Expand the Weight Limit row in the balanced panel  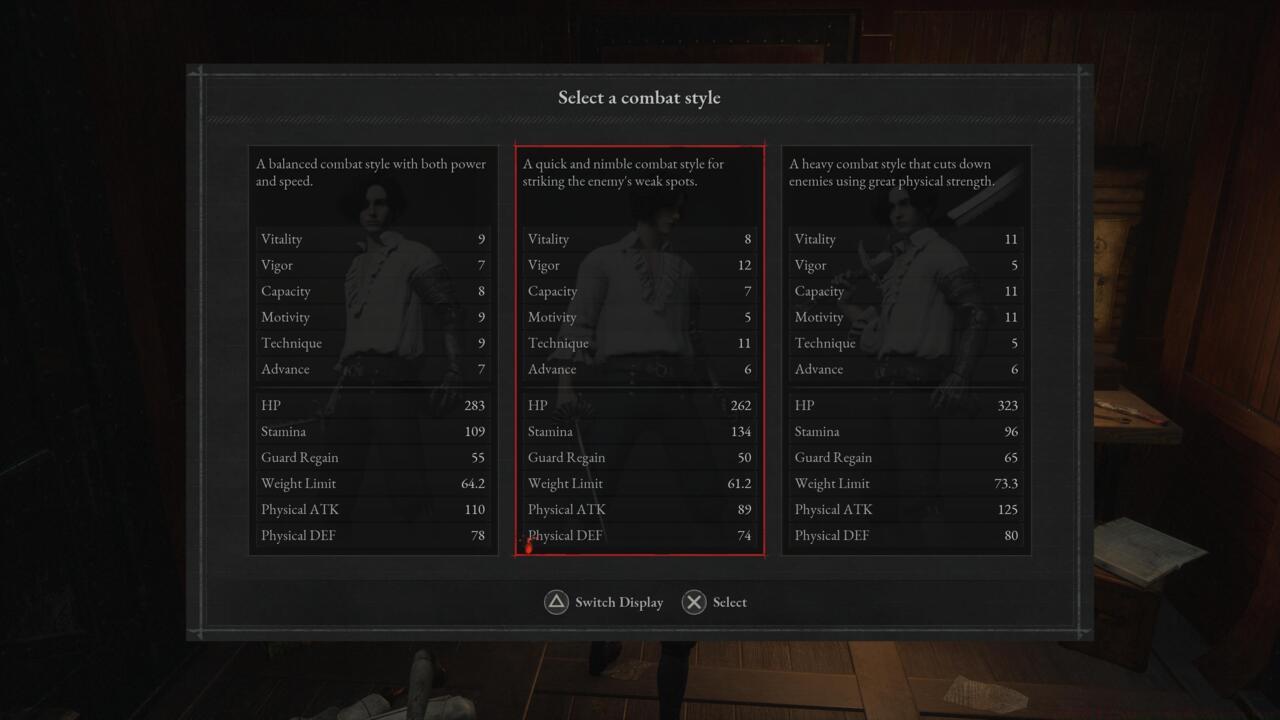374,483
